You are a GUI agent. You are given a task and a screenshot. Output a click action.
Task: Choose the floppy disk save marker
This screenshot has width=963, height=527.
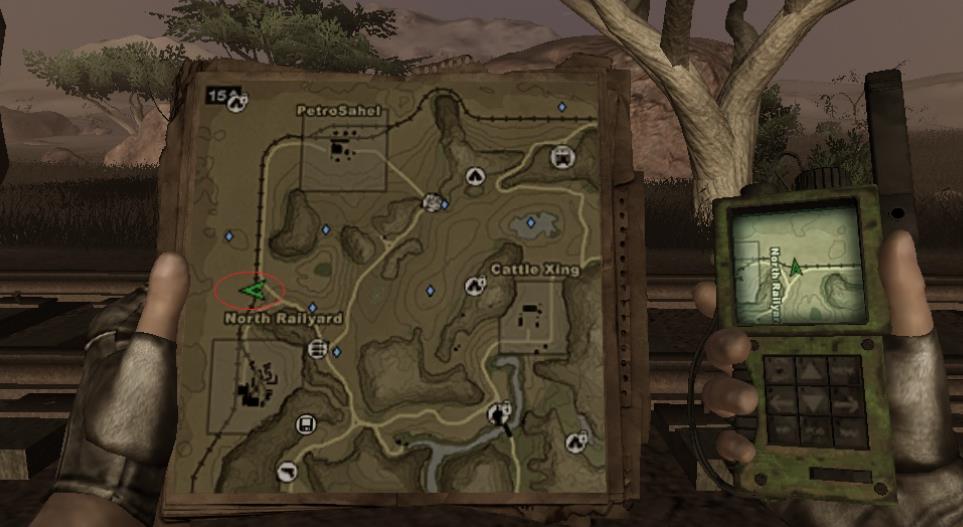[x=304, y=425]
